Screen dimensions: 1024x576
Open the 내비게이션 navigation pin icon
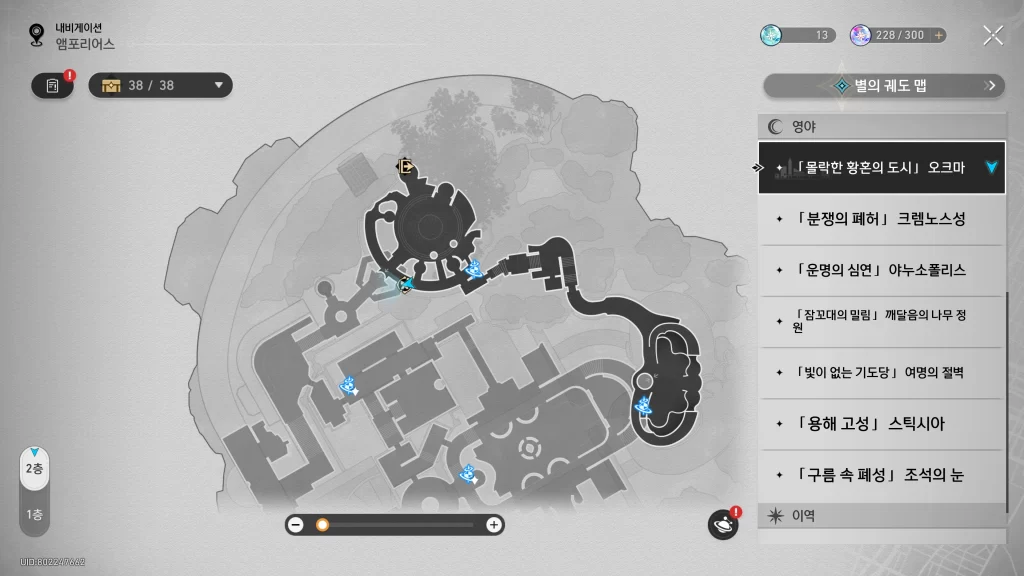37,36
